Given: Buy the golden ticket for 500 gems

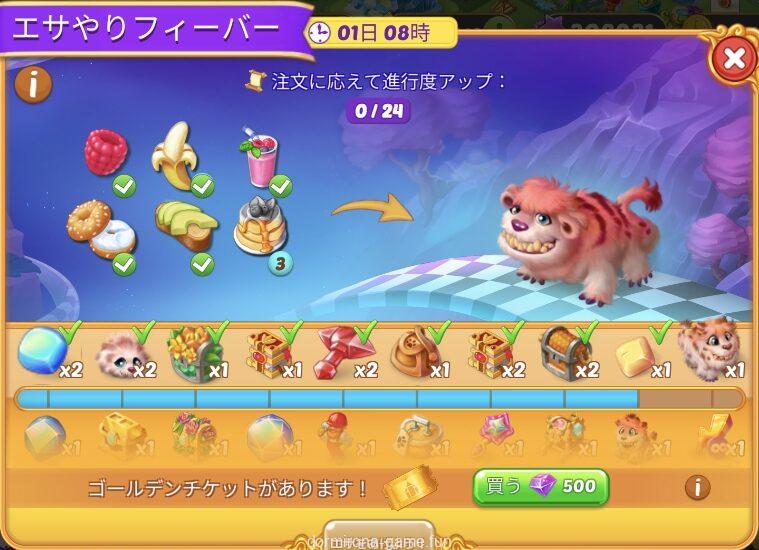Looking at the screenshot, I should point(540,487).
